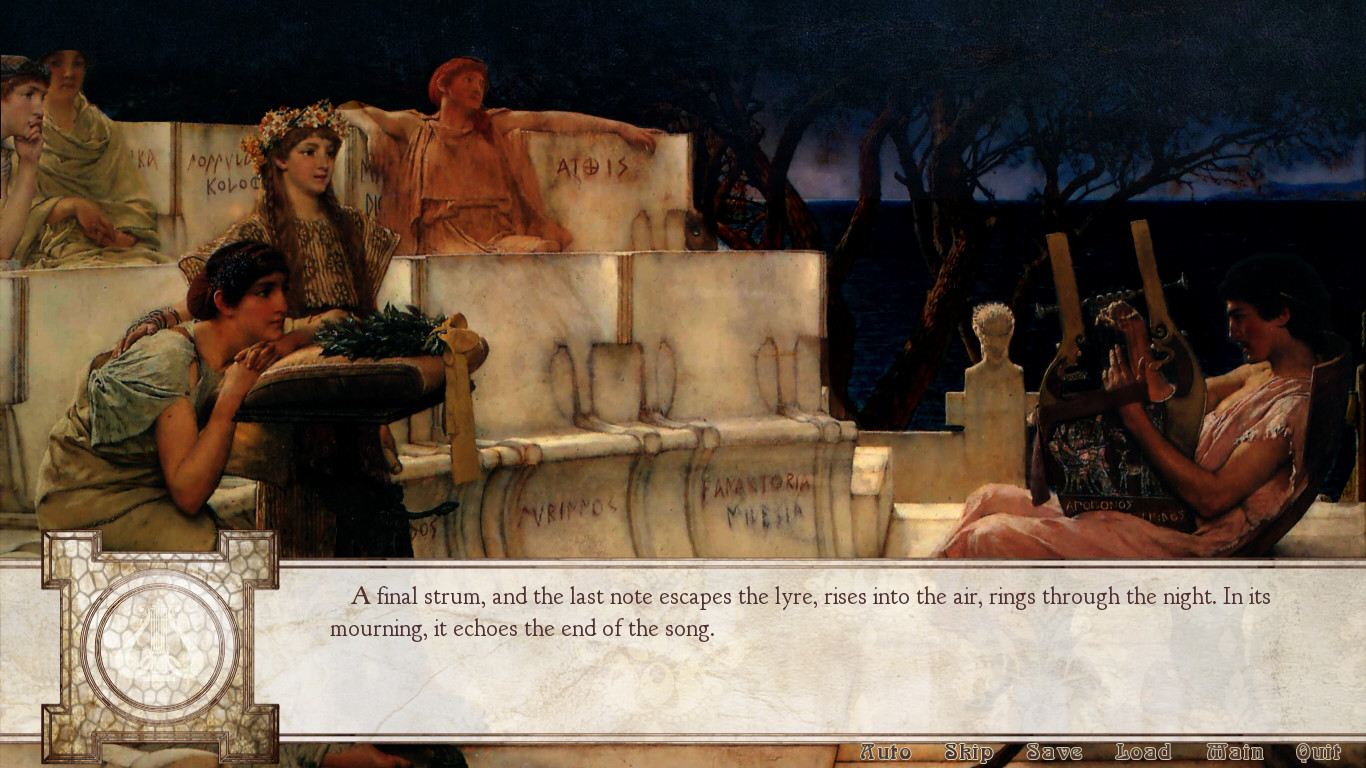
Task: Activate the Skip button
Action: coord(968,752)
